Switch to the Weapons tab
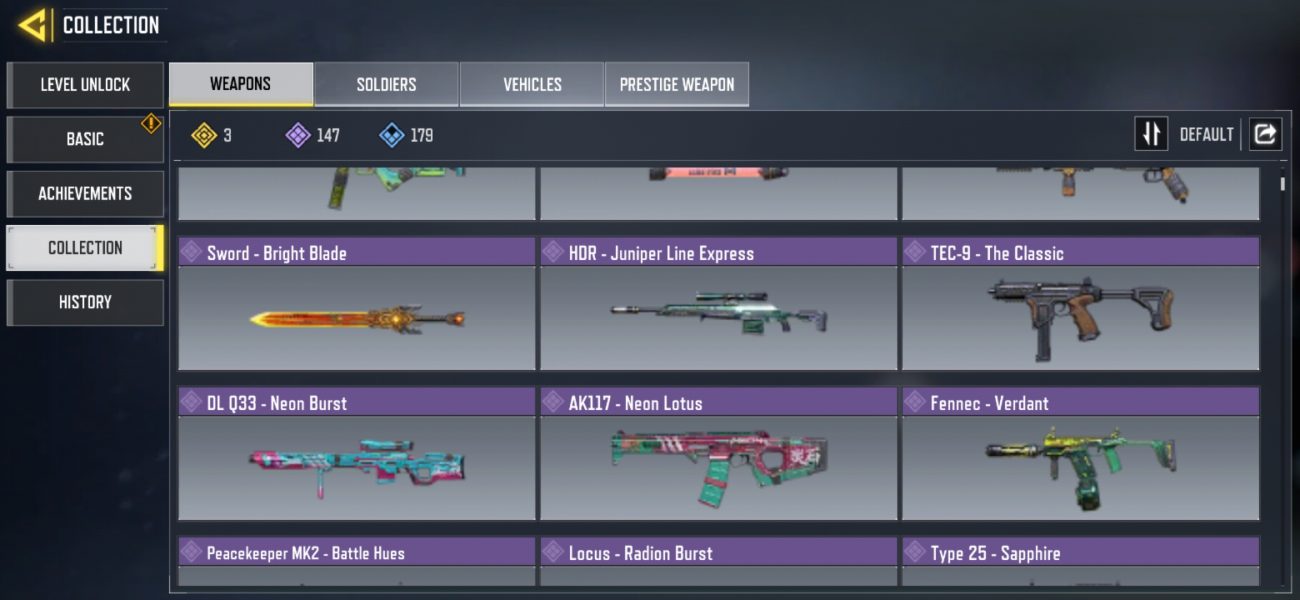Screen dimensions: 1300x600 tap(240, 85)
